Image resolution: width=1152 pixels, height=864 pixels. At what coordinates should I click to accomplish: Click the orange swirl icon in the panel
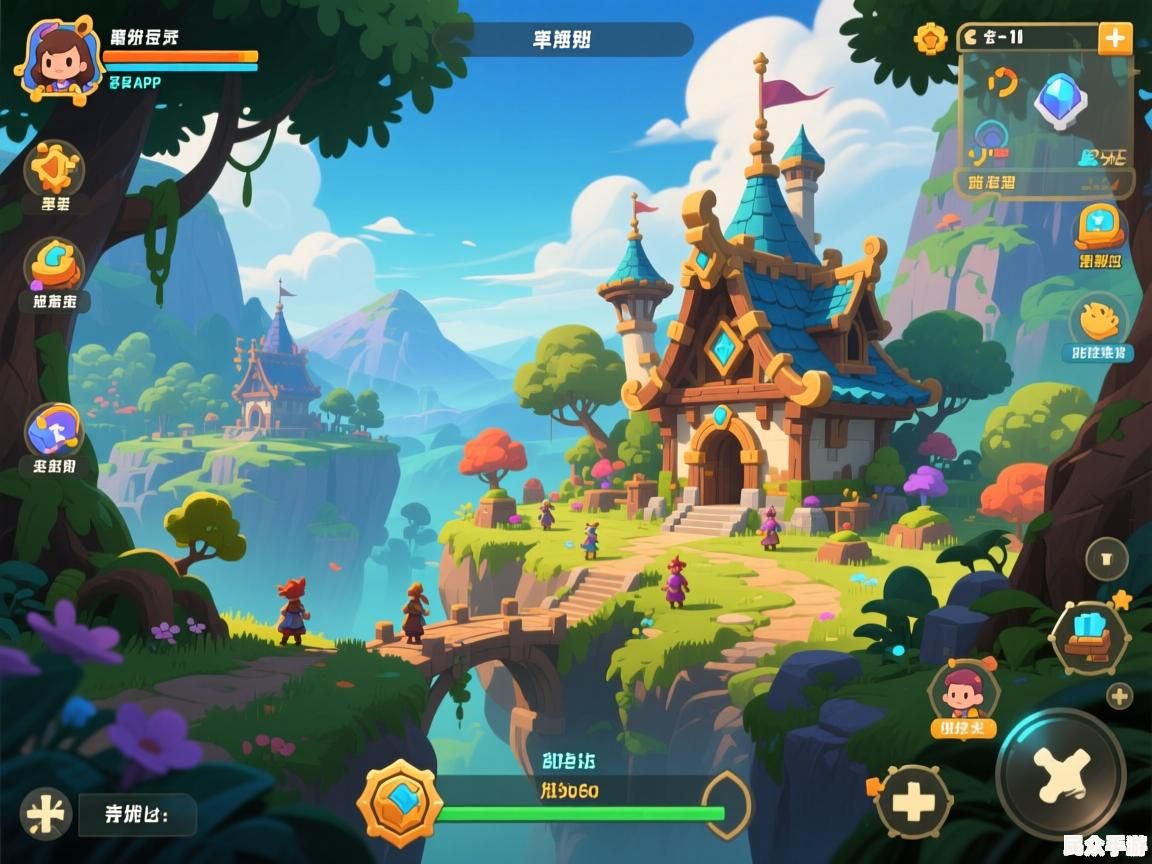(x=1001, y=84)
